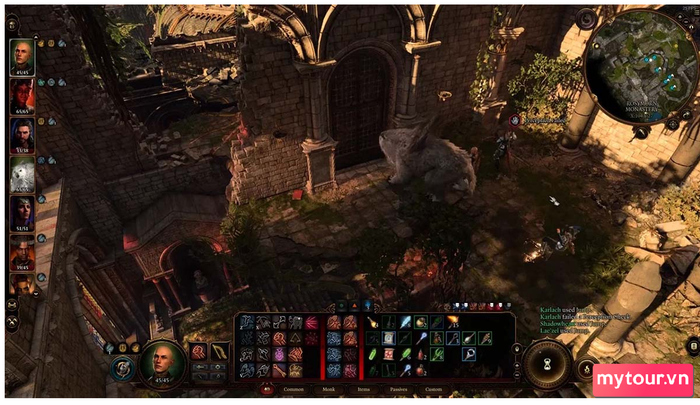Select the bow ranged weapon slot

[x=220, y=351]
